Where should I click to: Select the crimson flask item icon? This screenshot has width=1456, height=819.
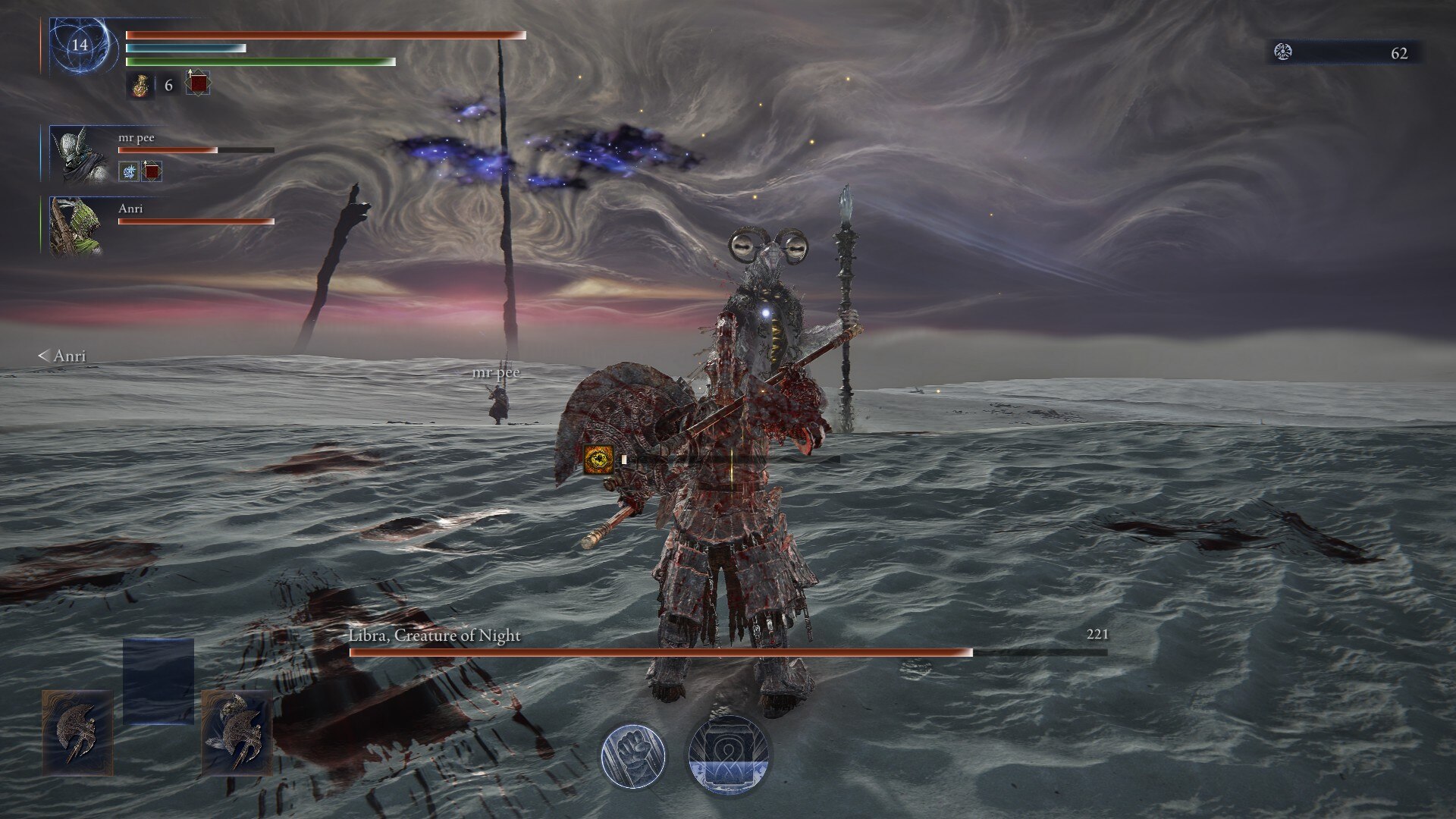click(x=140, y=86)
